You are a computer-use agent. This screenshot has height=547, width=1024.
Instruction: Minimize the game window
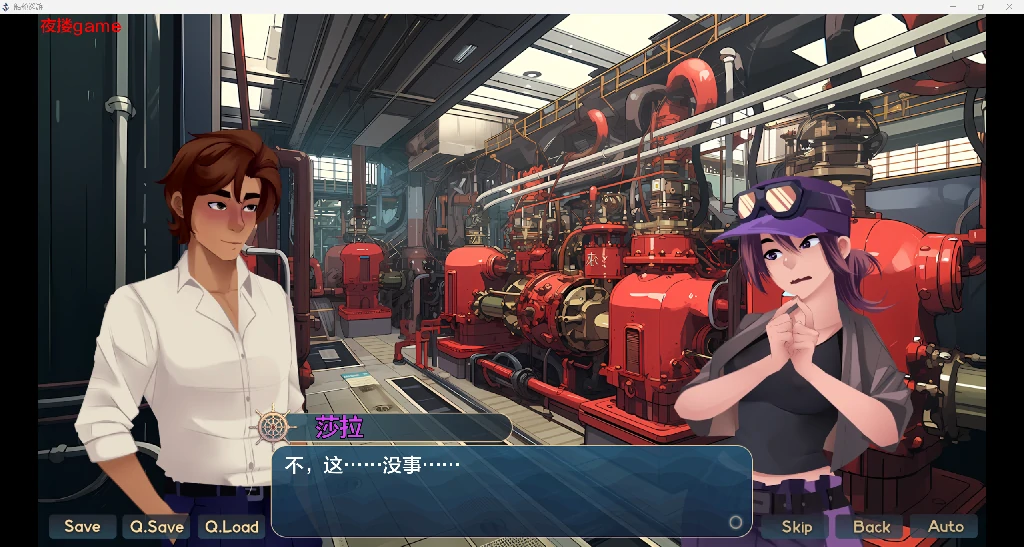(x=953, y=6)
